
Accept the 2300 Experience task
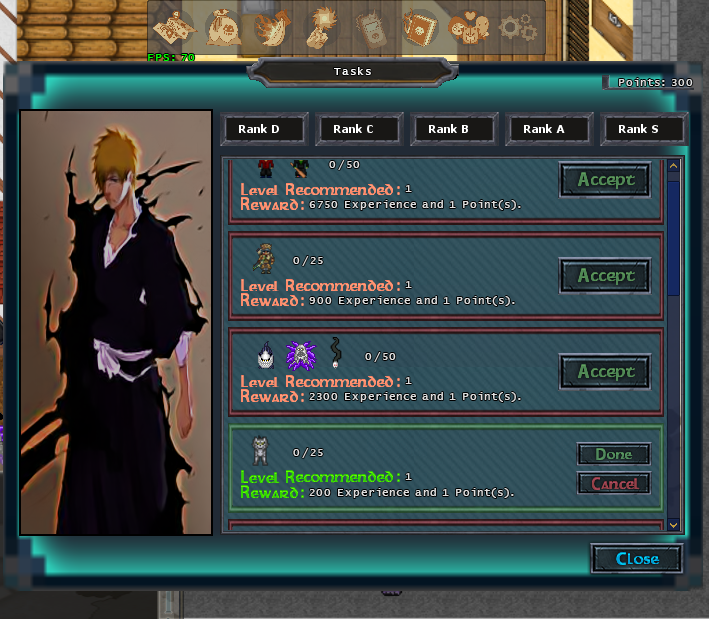605,372
